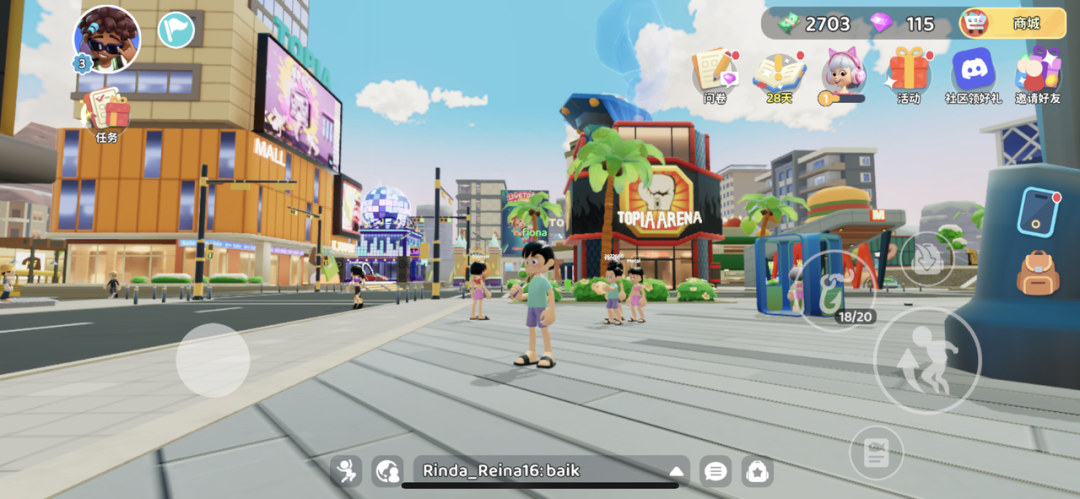
Task: Expand the chat box arrow
Action: [x=677, y=471]
